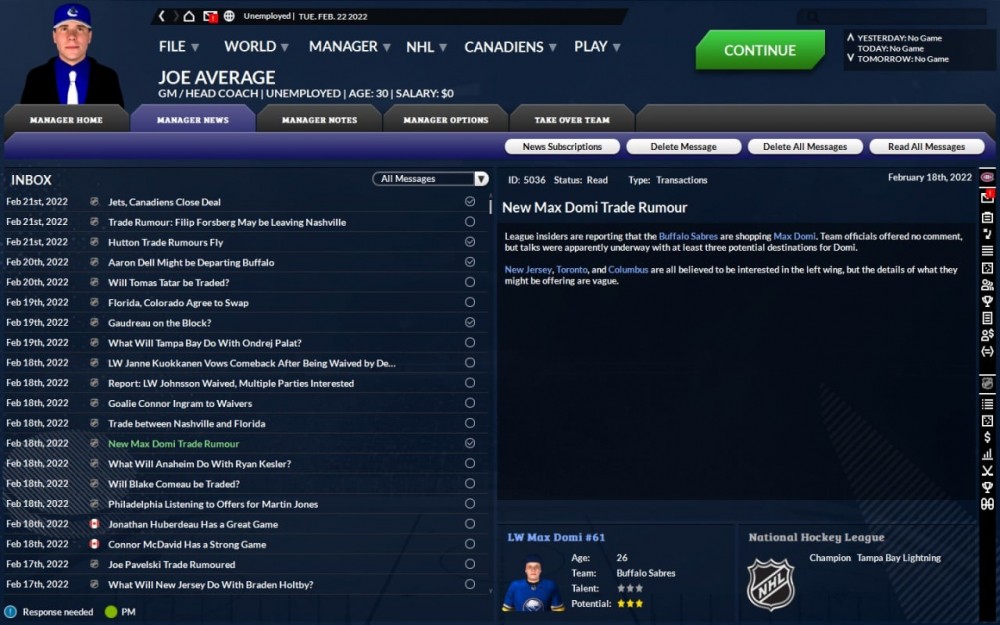The height and width of the screenshot is (625, 1000).
Task: Open the Canadiens team menu
Action: 510,47
